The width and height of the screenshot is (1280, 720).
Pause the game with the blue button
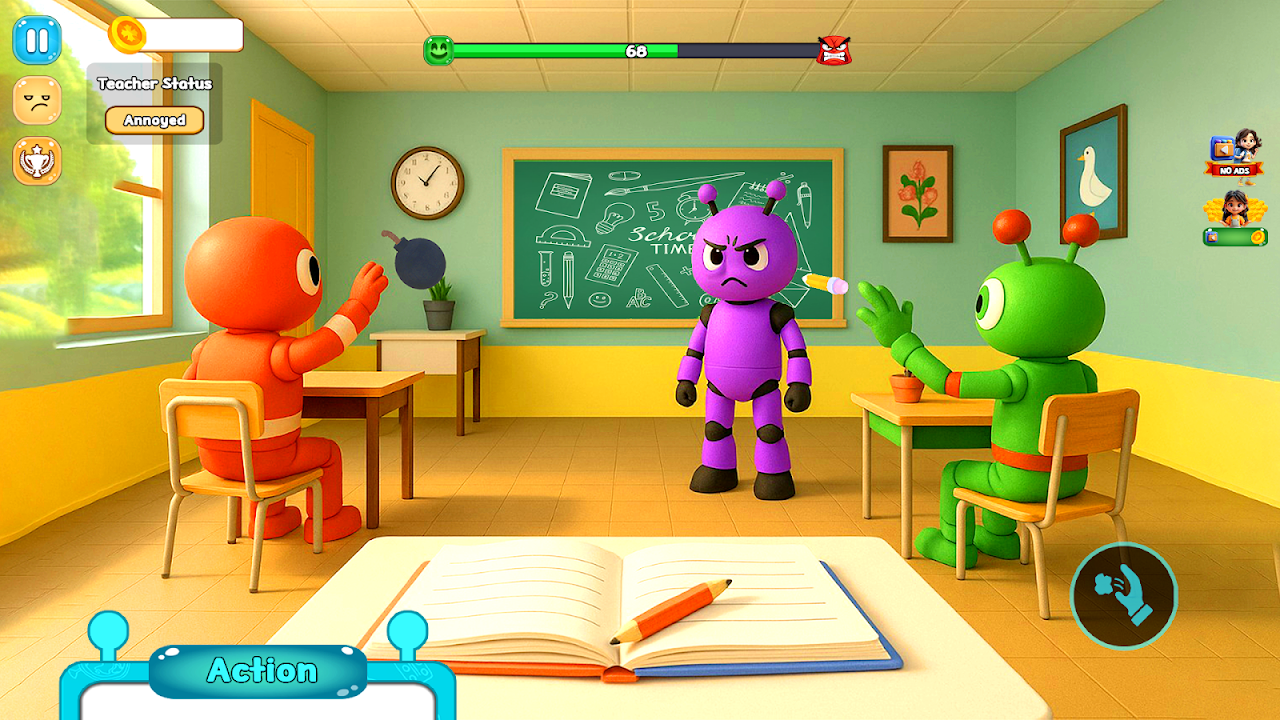click(37, 40)
